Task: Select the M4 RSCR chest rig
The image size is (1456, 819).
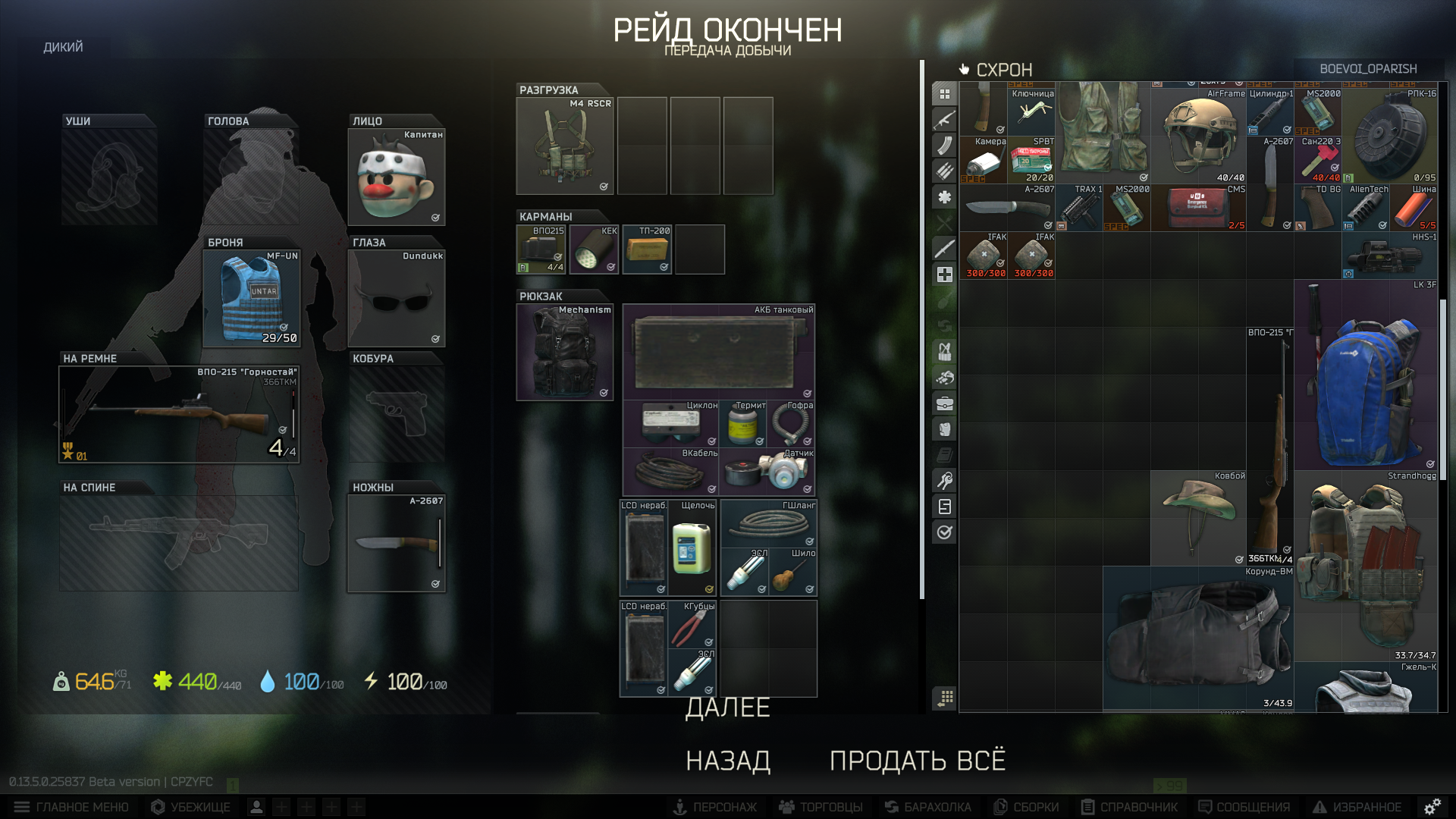Action: pyautogui.click(x=564, y=146)
